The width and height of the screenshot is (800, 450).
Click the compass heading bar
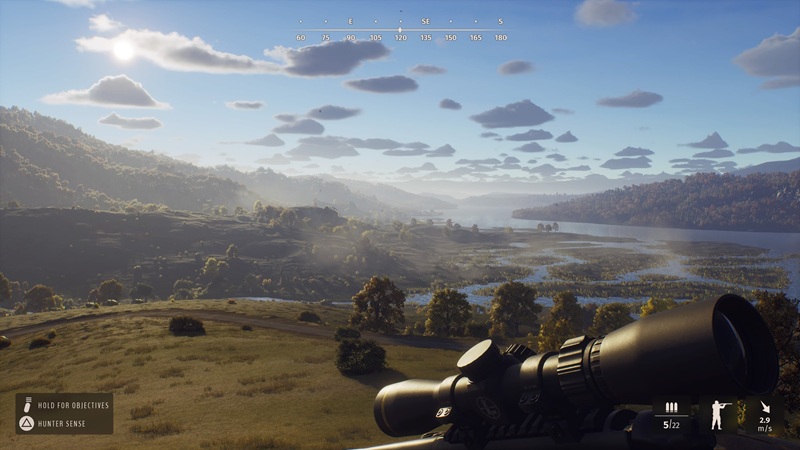click(x=400, y=29)
